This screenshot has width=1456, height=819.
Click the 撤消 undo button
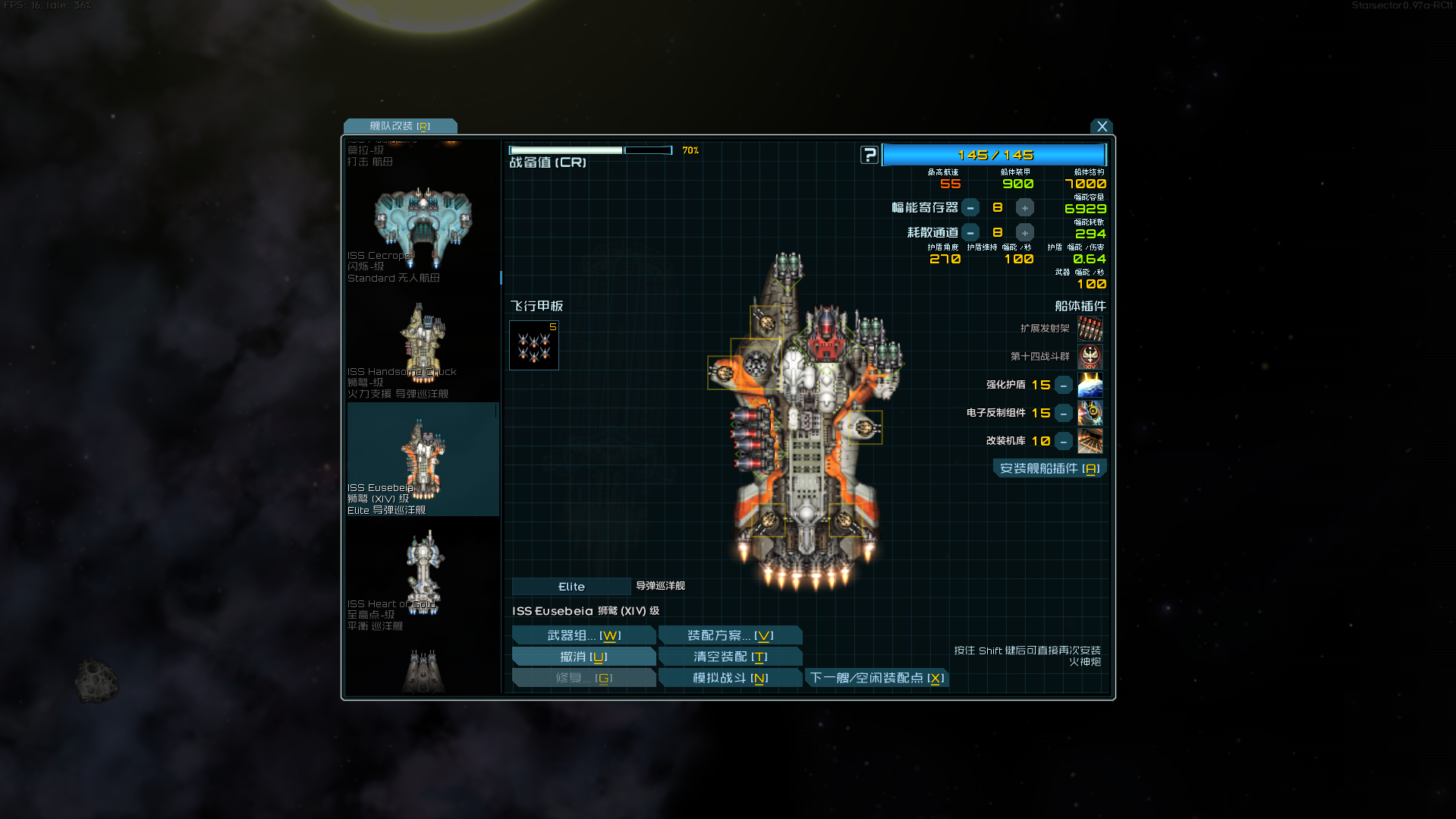click(583, 657)
